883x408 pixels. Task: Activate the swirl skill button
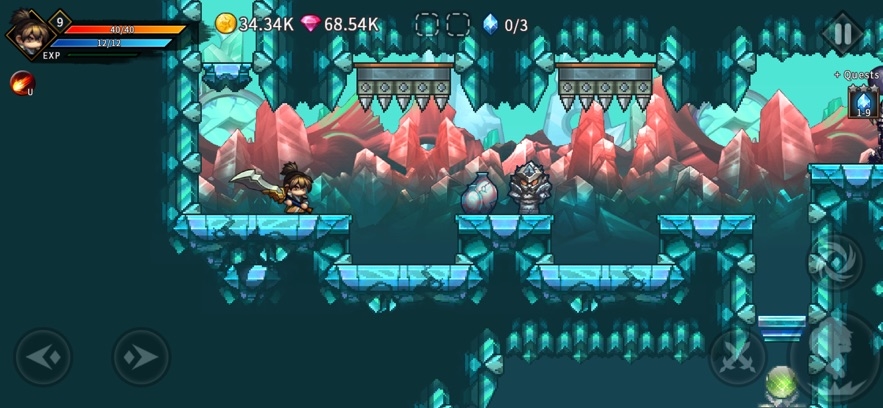pyautogui.click(x=835, y=260)
